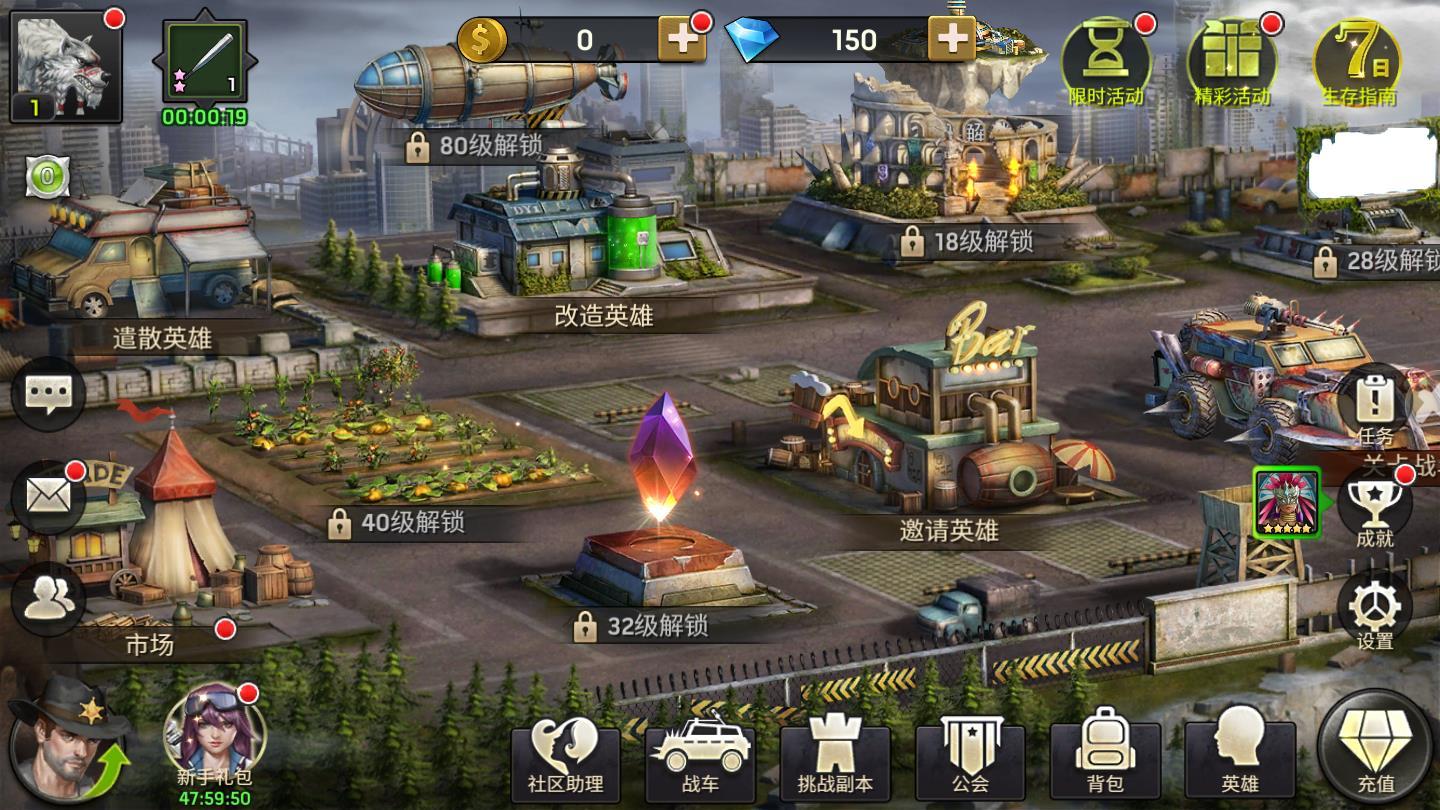
Task: Open 社区助理 community assistant
Action: click(x=565, y=759)
